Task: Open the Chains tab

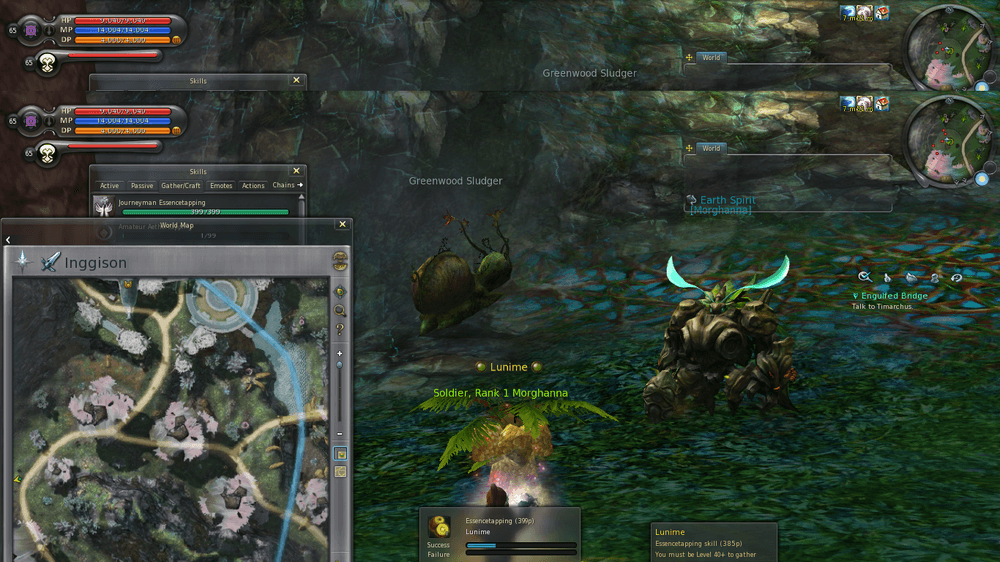Action: [284, 185]
